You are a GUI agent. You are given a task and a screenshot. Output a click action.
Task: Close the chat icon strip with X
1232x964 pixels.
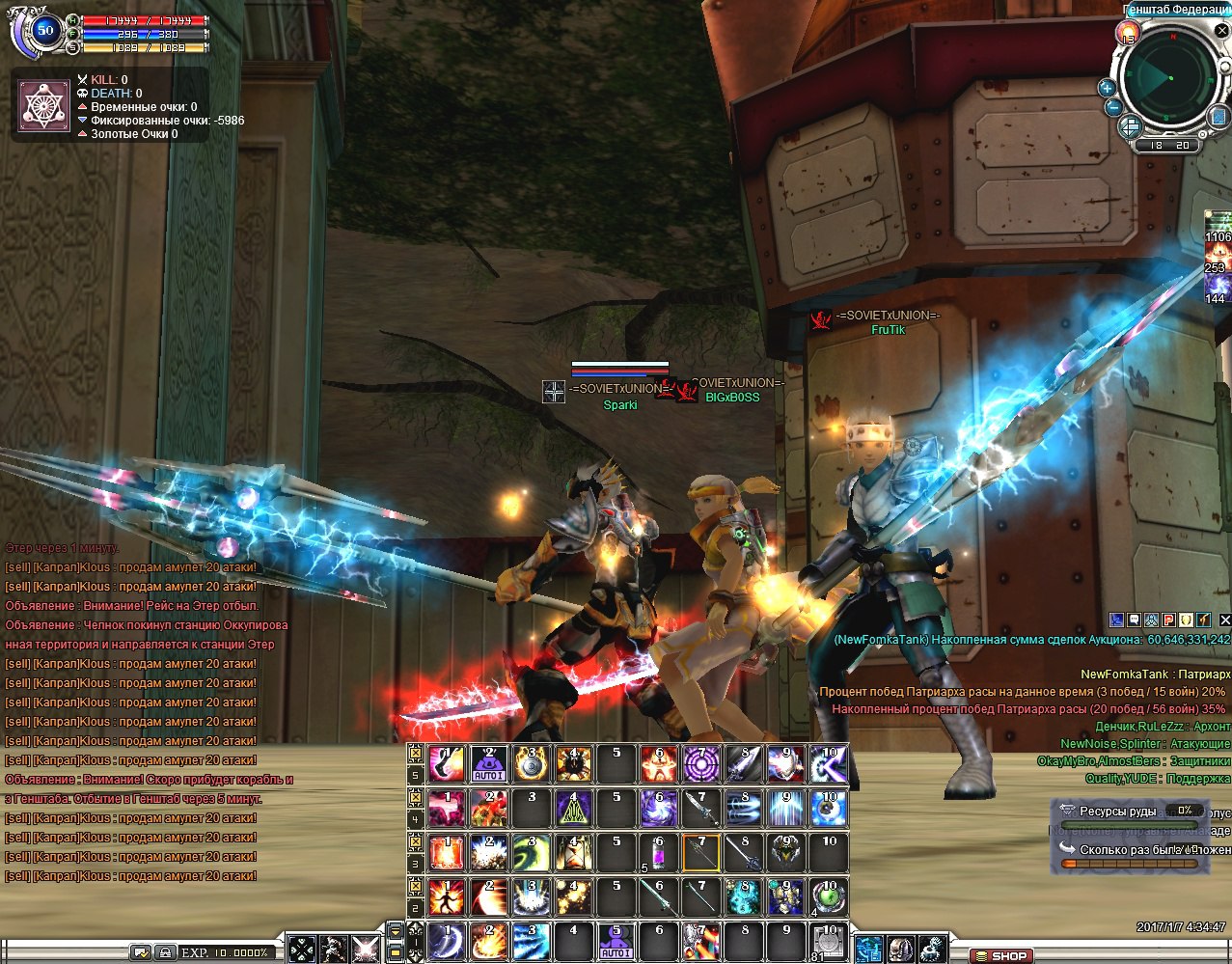pyautogui.click(x=1225, y=620)
